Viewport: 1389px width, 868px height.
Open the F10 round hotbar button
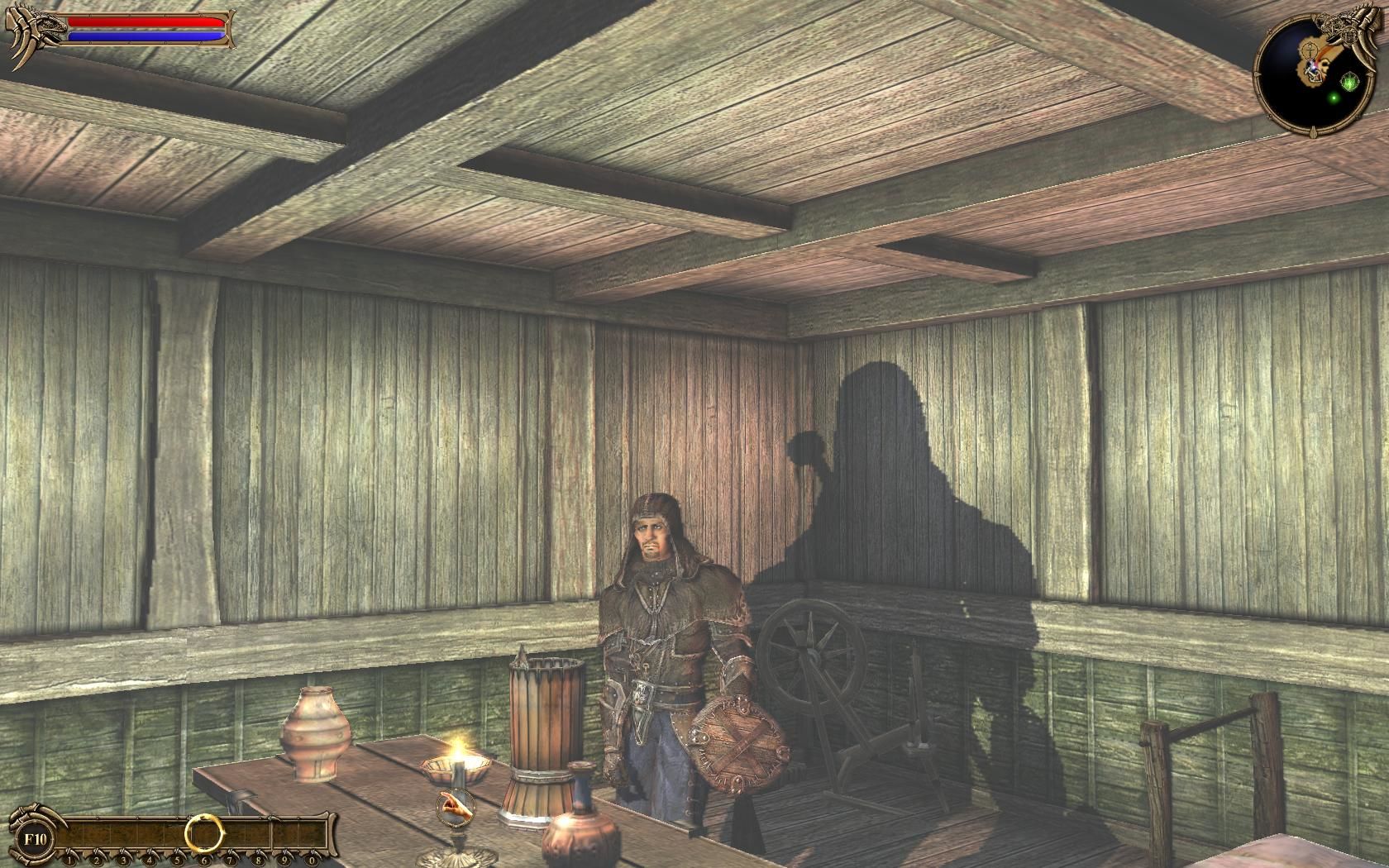(x=35, y=837)
